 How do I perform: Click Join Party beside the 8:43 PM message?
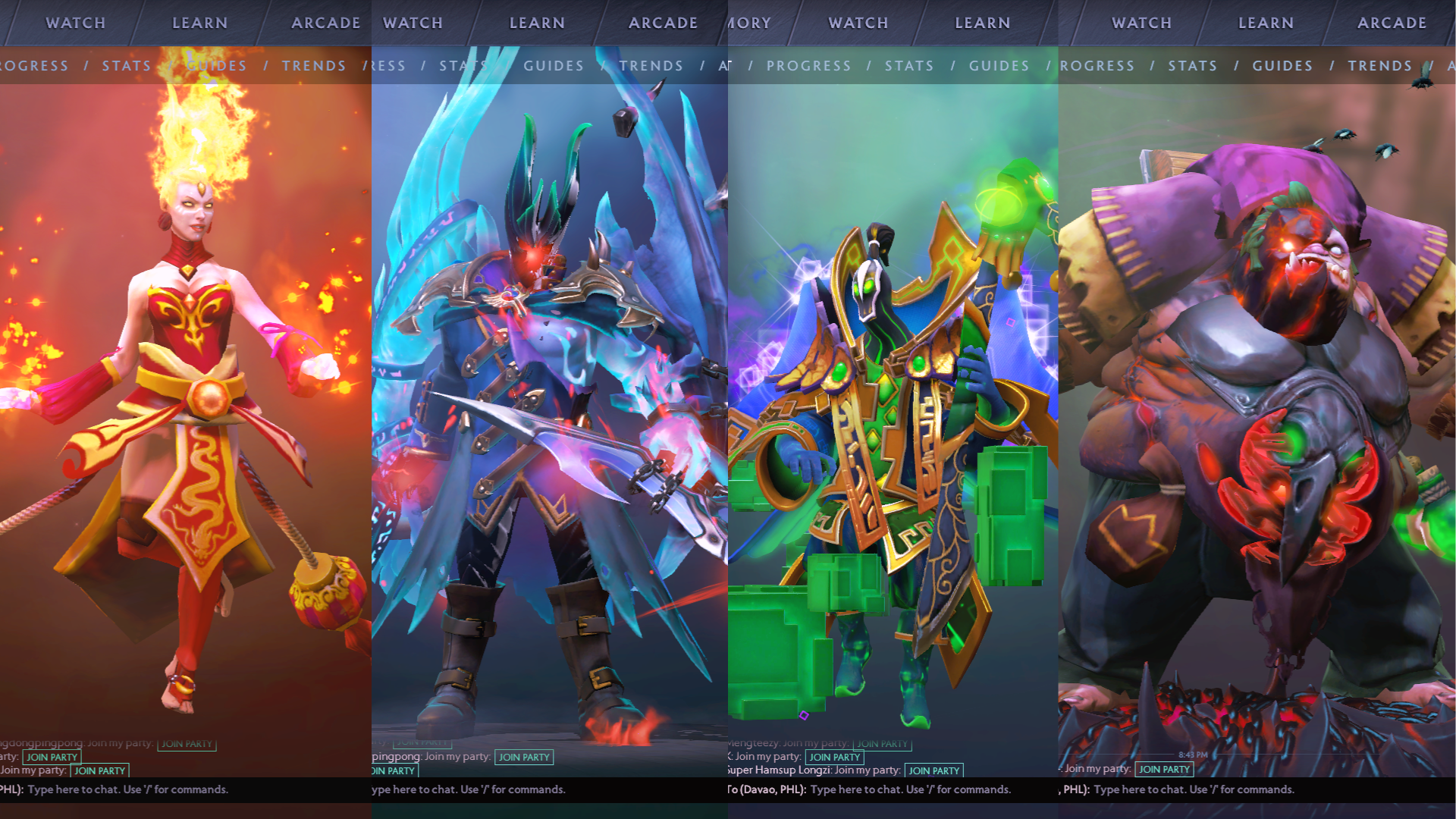(1164, 769)
